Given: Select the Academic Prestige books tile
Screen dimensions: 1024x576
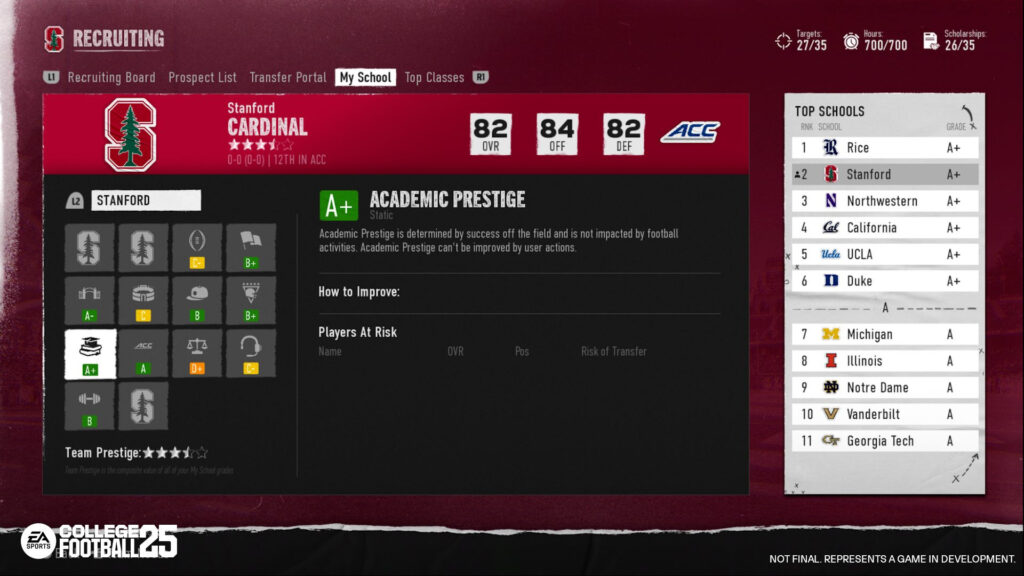Looking at the screenshot, I should tap(90, 354).
